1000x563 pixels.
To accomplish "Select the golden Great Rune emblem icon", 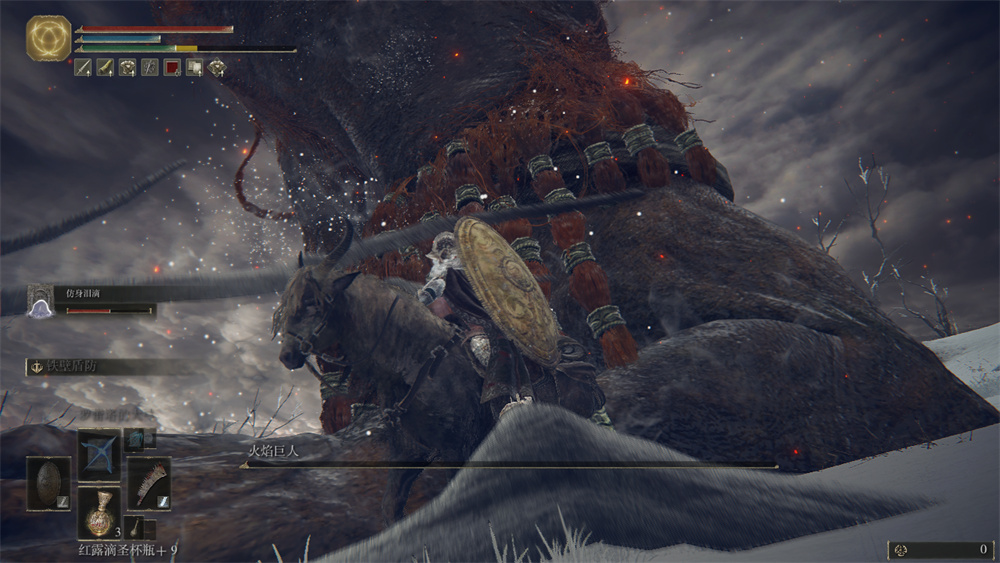I will 46,37.
